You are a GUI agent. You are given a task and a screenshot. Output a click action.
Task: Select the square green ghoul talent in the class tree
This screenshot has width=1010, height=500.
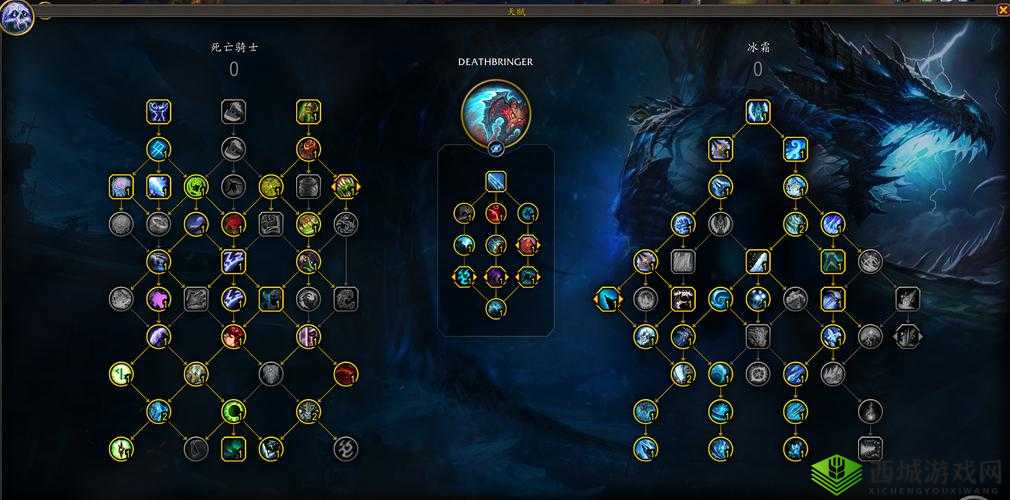(308, 111)
